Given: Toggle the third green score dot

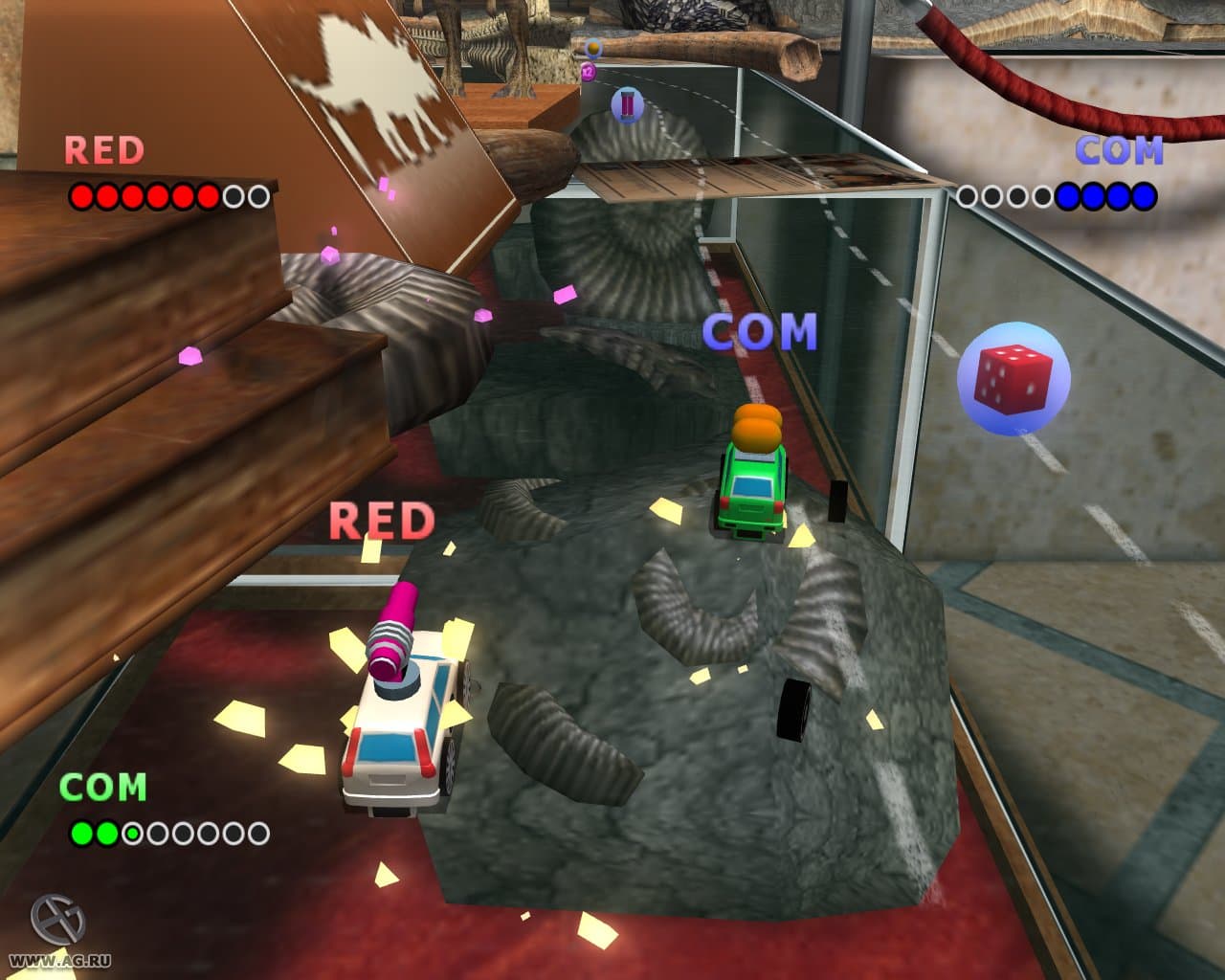Looking at the screenshot, I should pyautogui.click(x=131, y=832).
